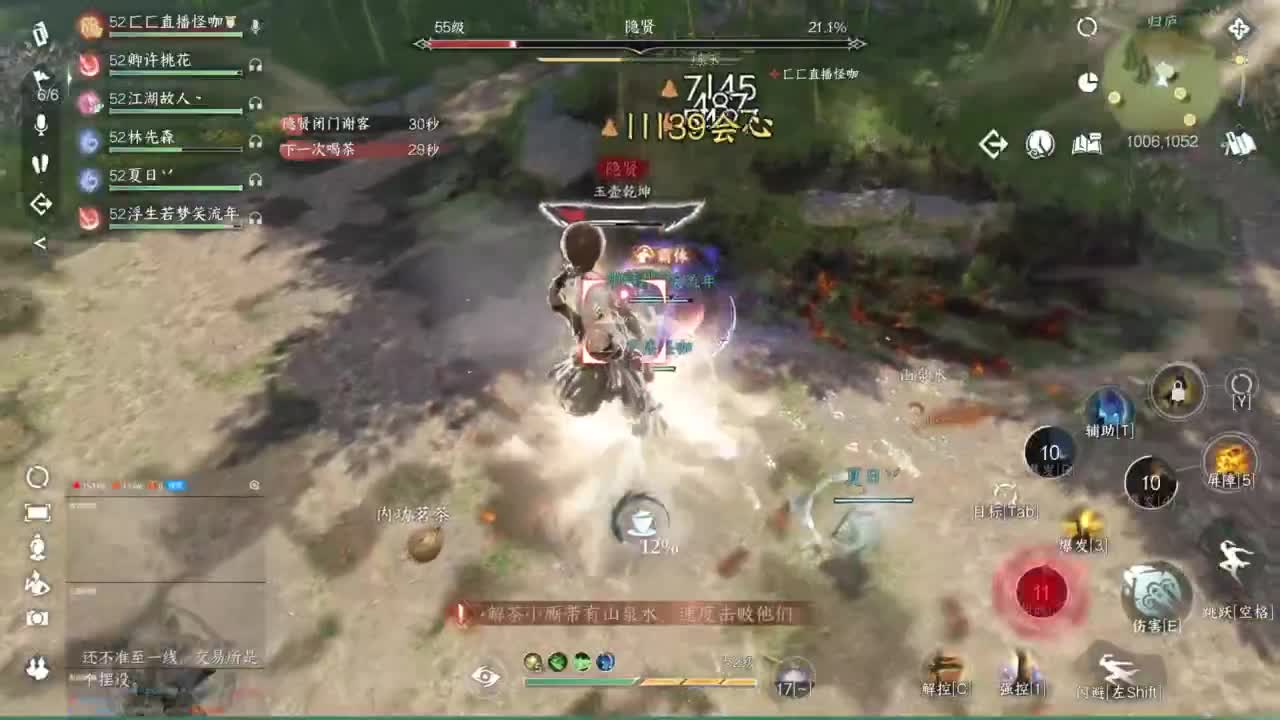Image resolution: width=1280 pixels, height=720 pixels.
Task: Open the exchange arrow icon near the minimap
Action: 992,144
